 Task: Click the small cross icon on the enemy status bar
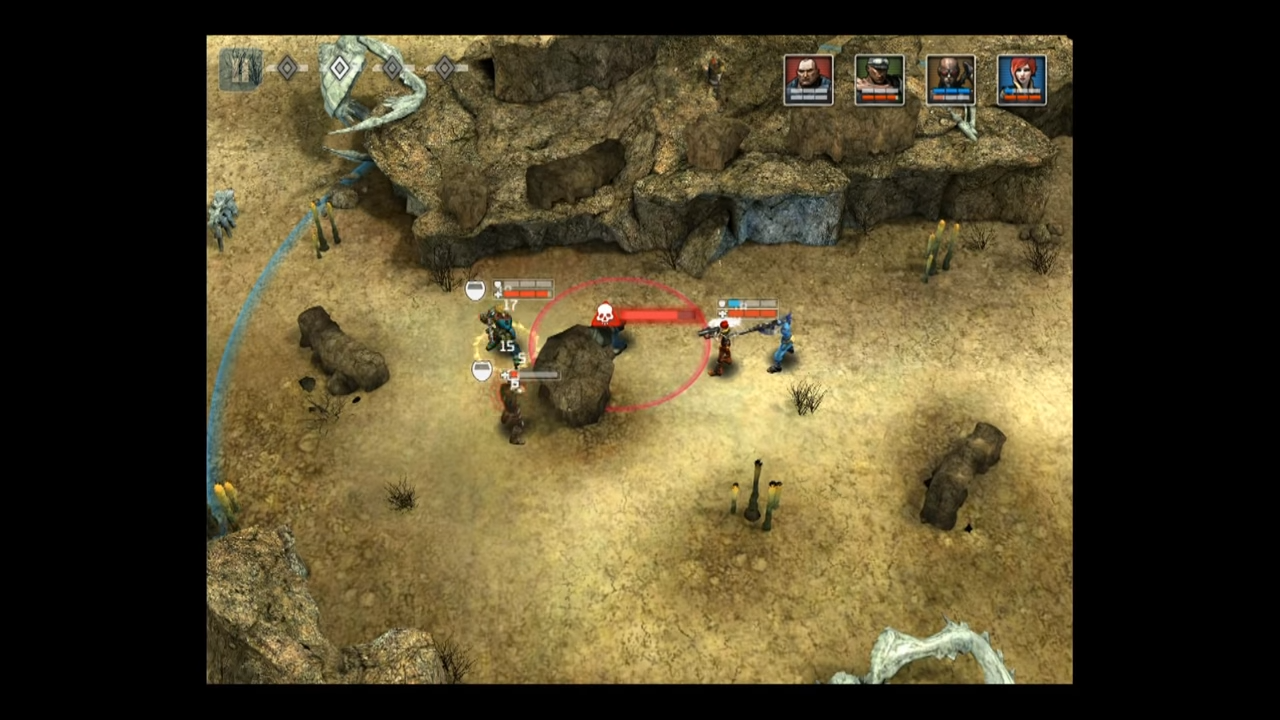[x=721, y=312]
